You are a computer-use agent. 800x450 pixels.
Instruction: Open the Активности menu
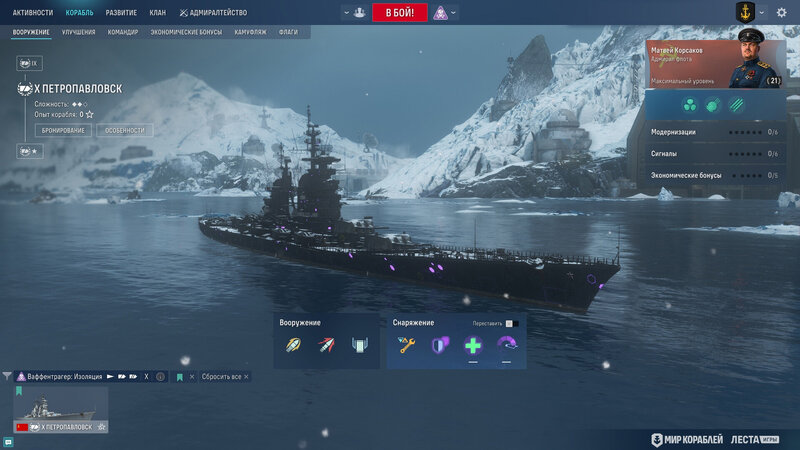33,13
